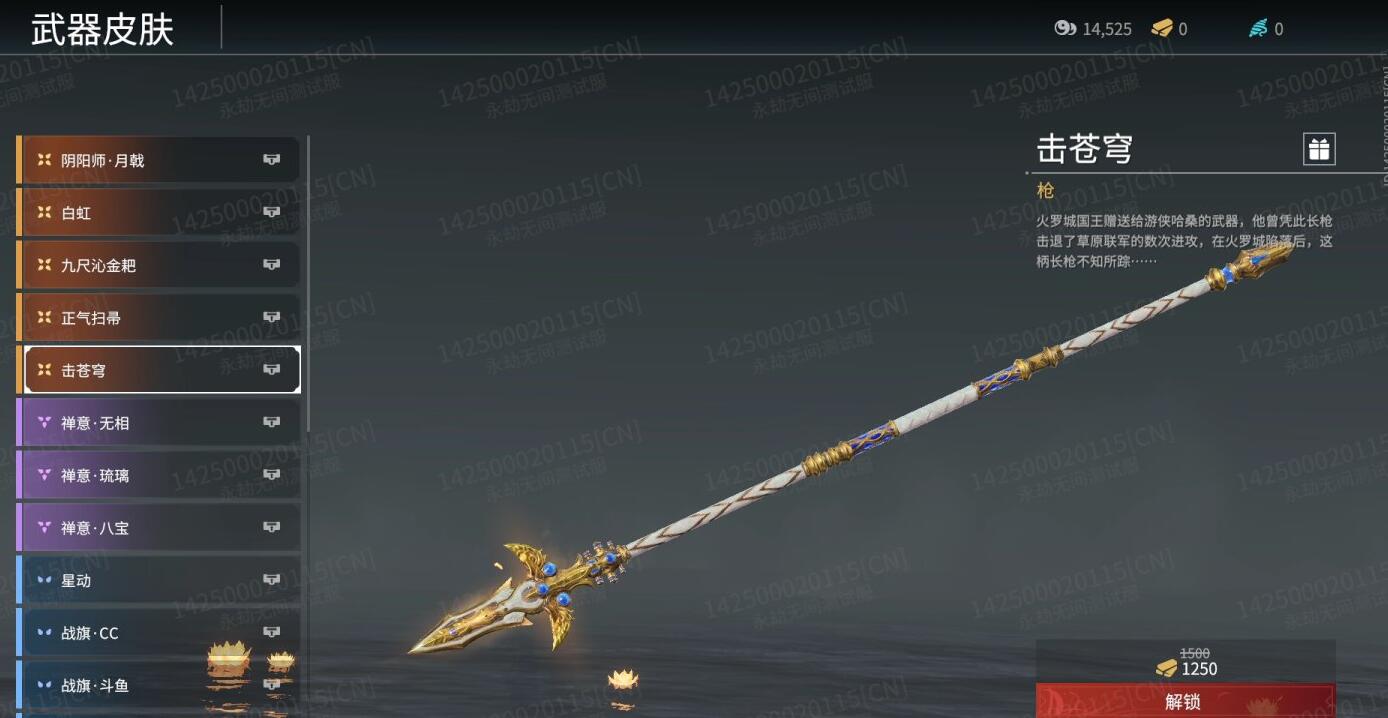Select the 禅意·琉璃 skin entry
The height and width of the screenshot is (718, 1388).
158,475
